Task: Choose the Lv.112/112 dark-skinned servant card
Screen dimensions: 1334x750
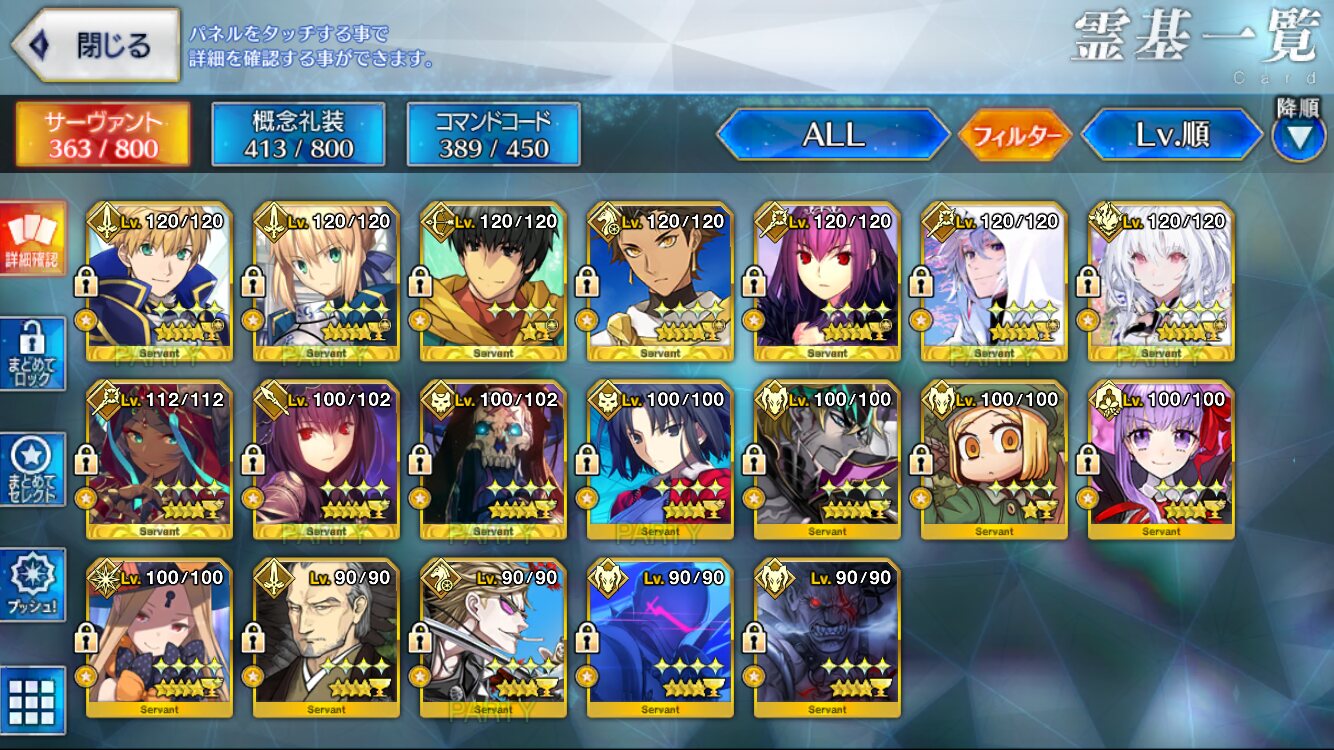Action: pyautogui.click(x=160, y=460)
